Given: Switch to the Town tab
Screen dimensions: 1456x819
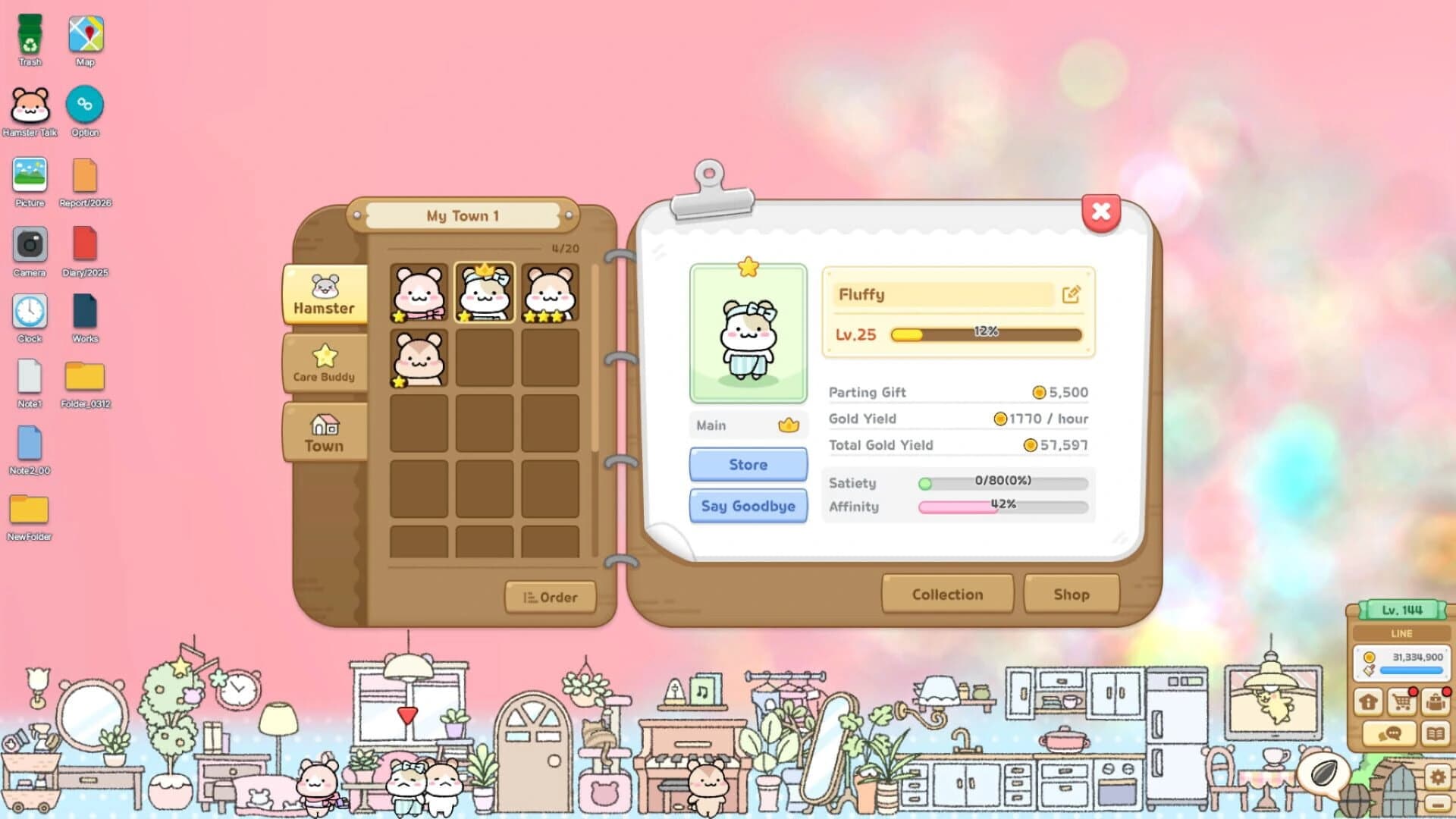Looking at the screenshot, I should (325, 432).
